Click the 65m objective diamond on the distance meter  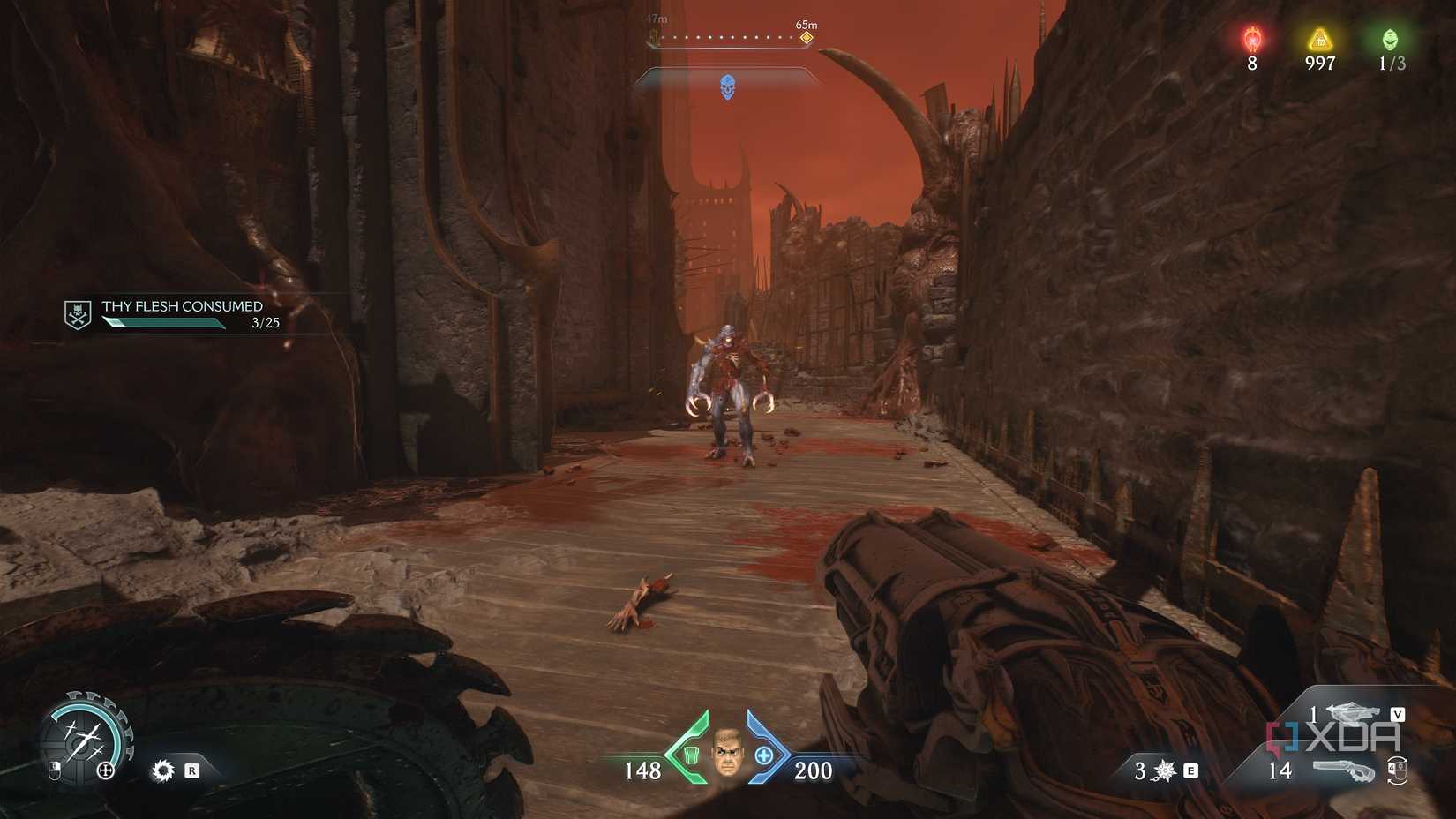[805, 38]
